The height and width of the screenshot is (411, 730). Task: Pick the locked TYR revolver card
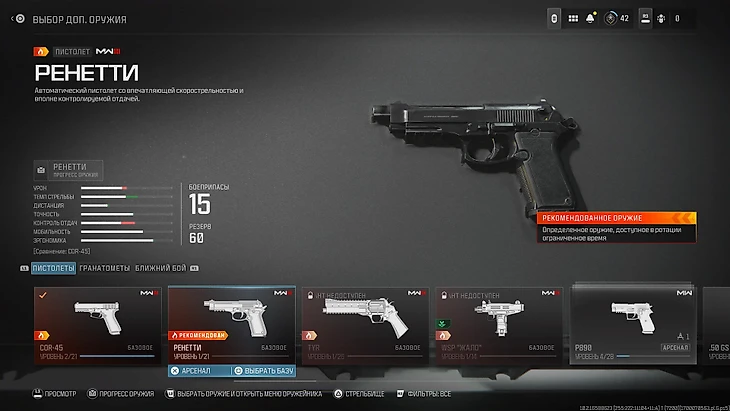click(x=364, y=324)
